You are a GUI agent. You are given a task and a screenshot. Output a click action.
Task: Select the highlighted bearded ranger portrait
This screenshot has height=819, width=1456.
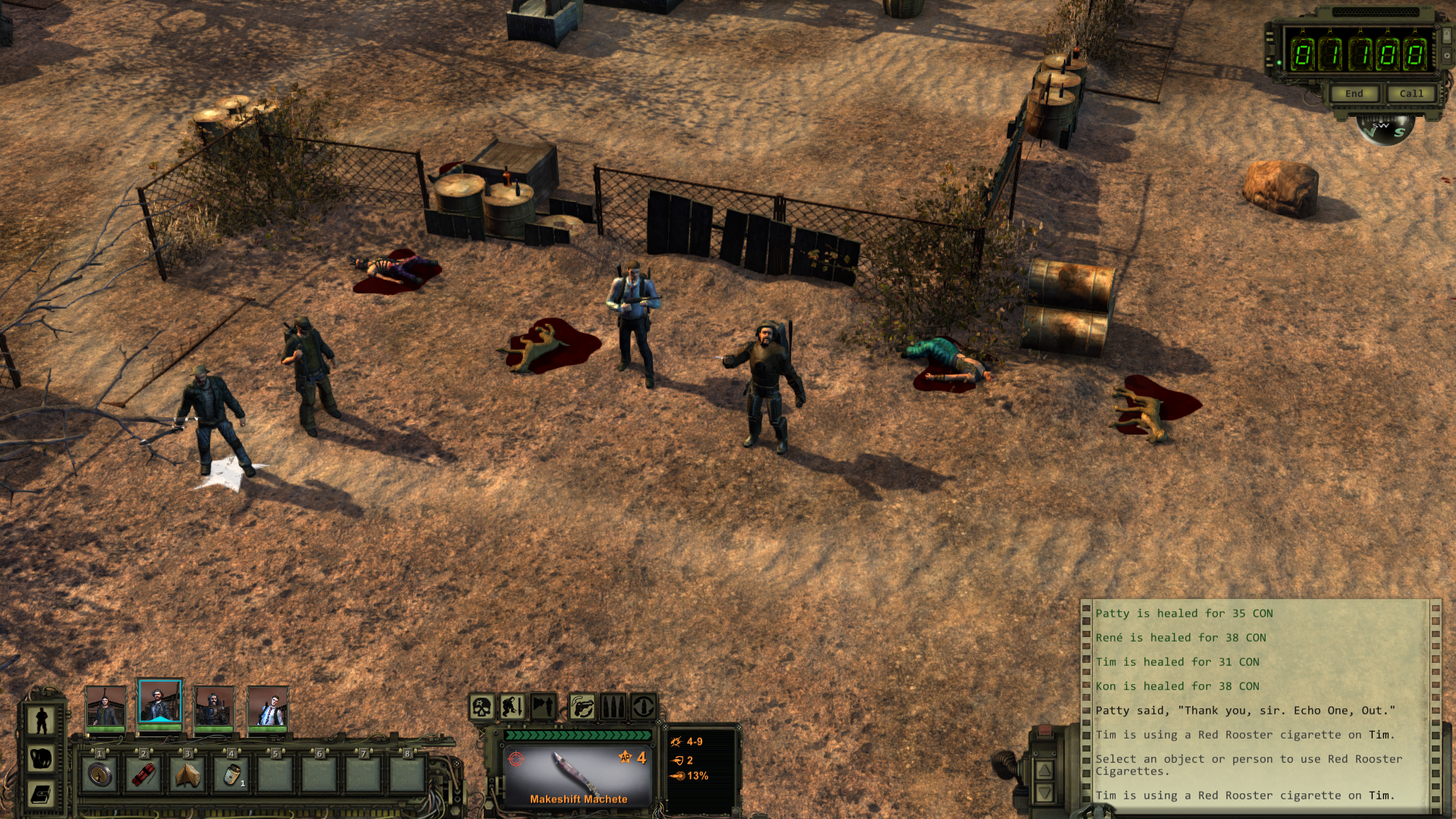pos(159,702)
